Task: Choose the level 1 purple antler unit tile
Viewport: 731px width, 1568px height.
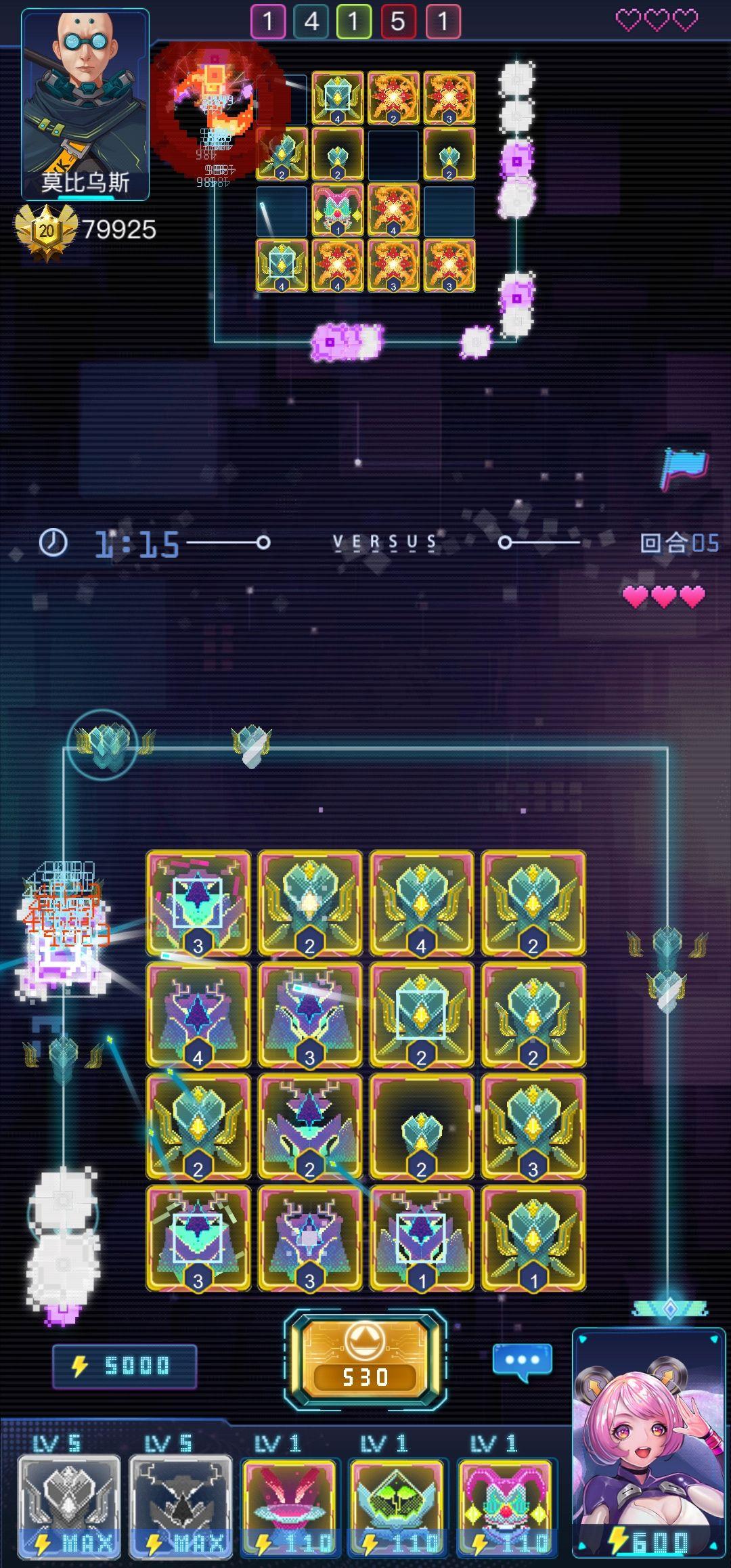Action: click(x=421, y=1238)
